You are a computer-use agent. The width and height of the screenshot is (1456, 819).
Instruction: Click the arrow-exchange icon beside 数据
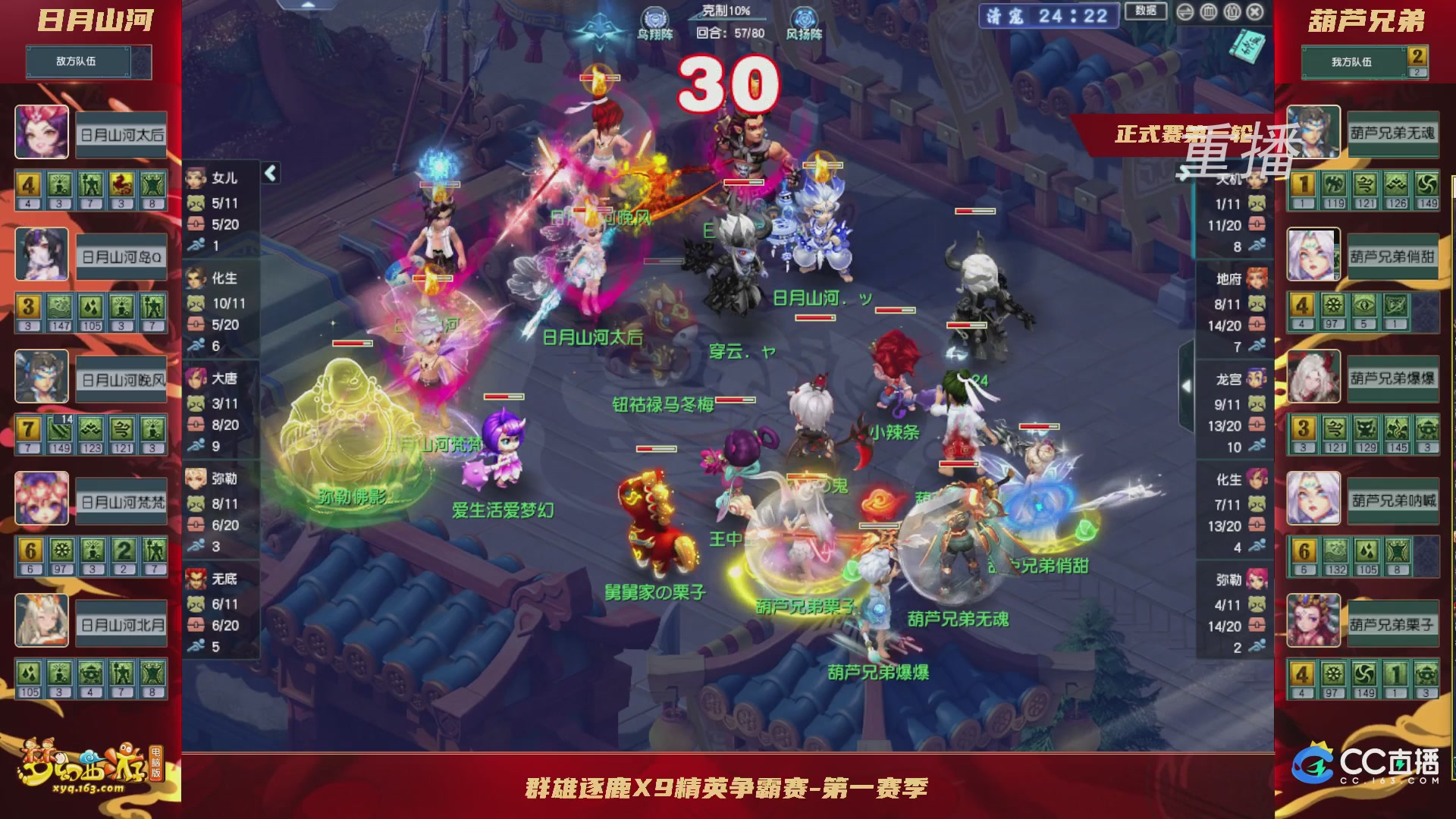(x=1185, y=11)
